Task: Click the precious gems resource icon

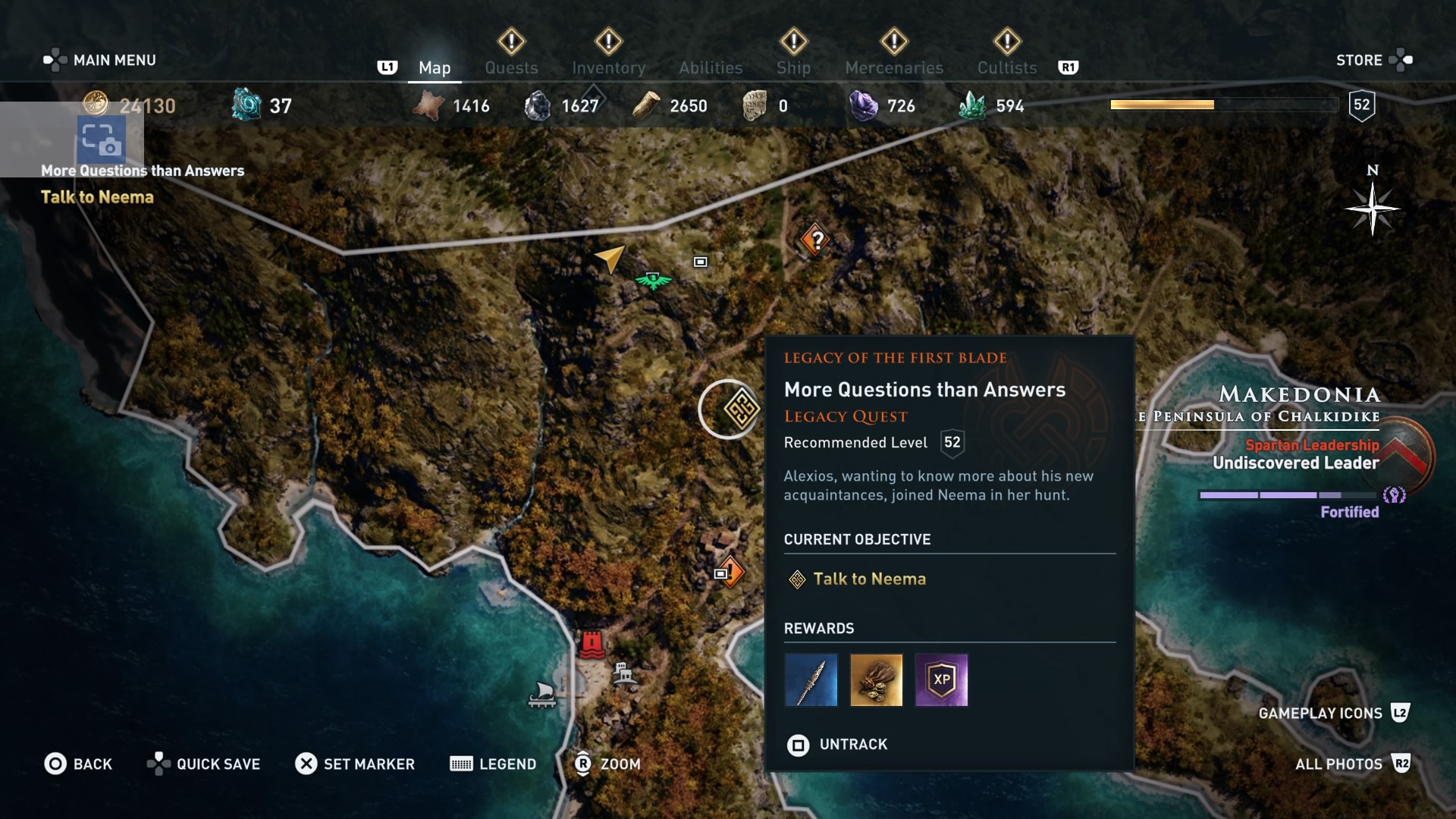Action: [864, 105]
